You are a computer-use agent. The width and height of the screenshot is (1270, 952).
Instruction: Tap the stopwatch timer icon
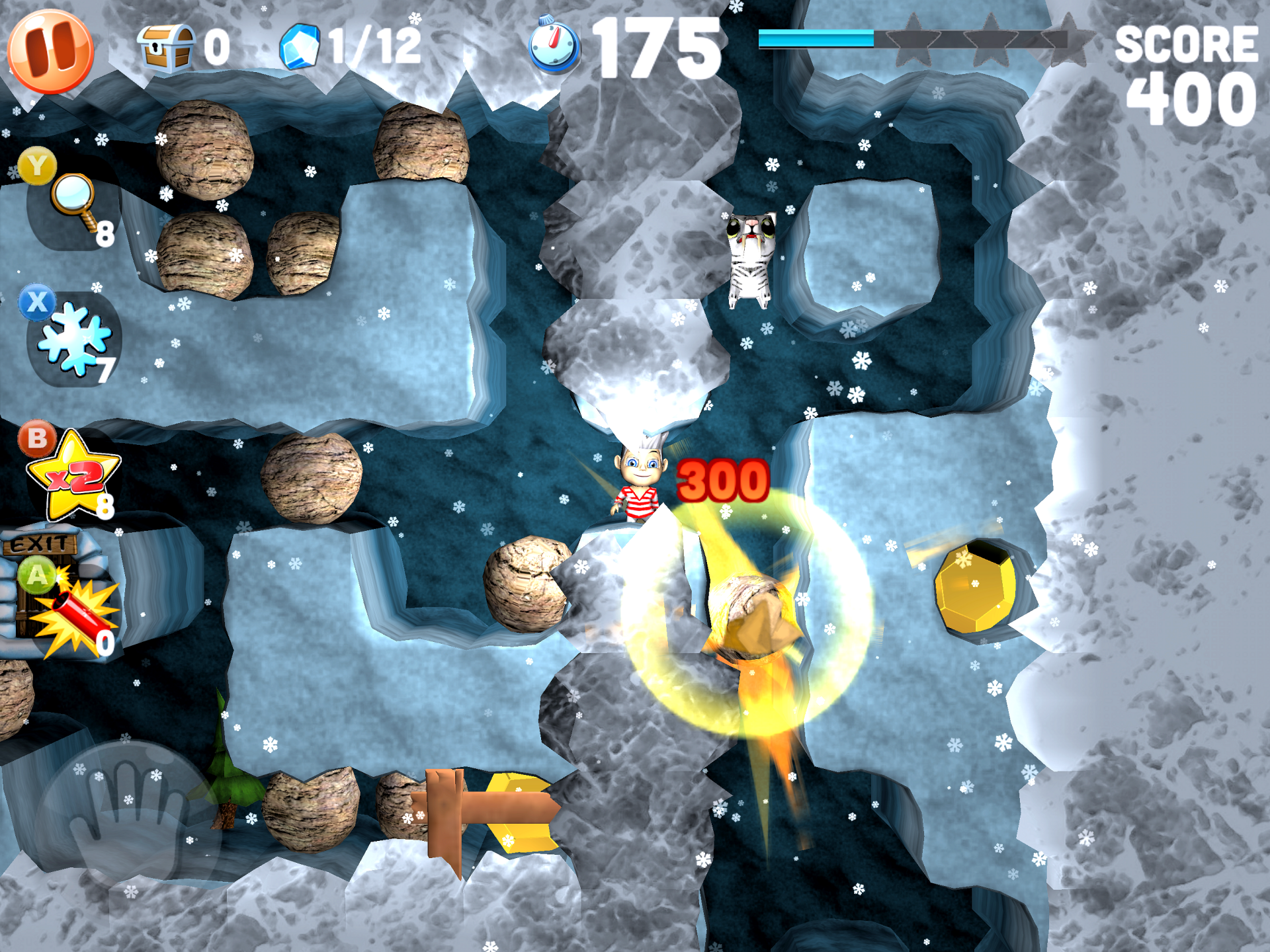[x=554, y=44]
